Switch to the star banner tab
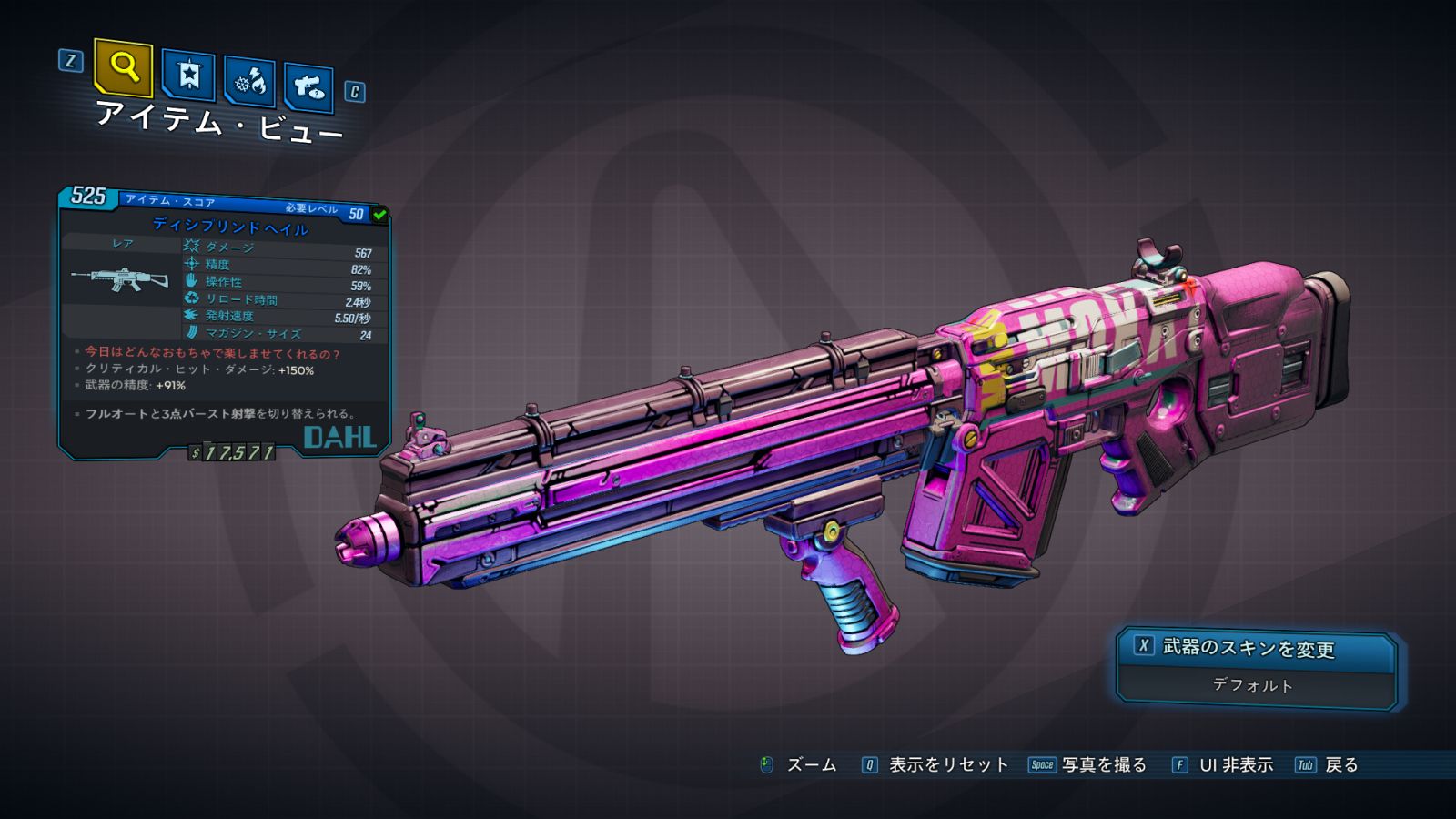The width and height of the screenshot is (1456, 819). coord(188,75)
